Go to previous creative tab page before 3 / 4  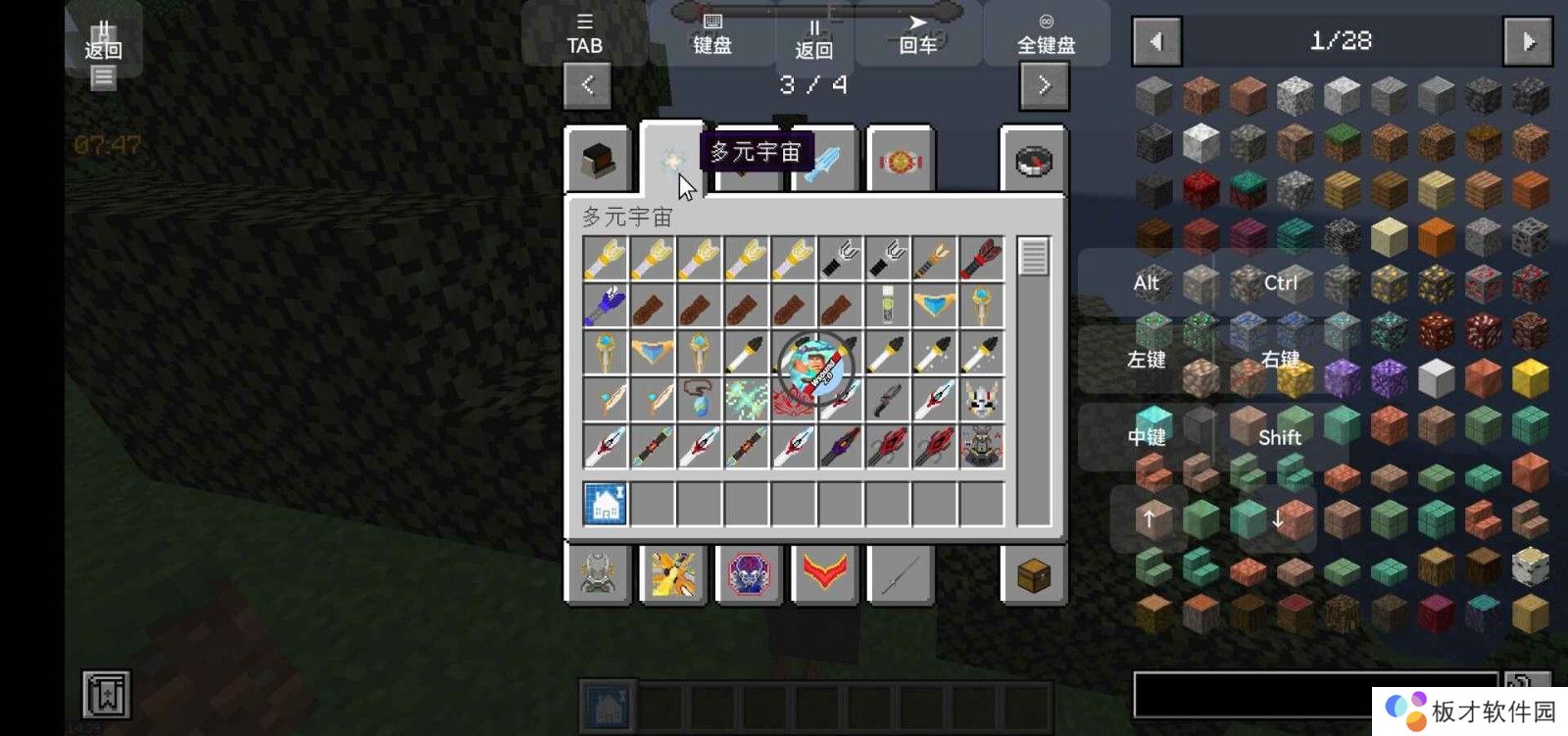point(587,85)
